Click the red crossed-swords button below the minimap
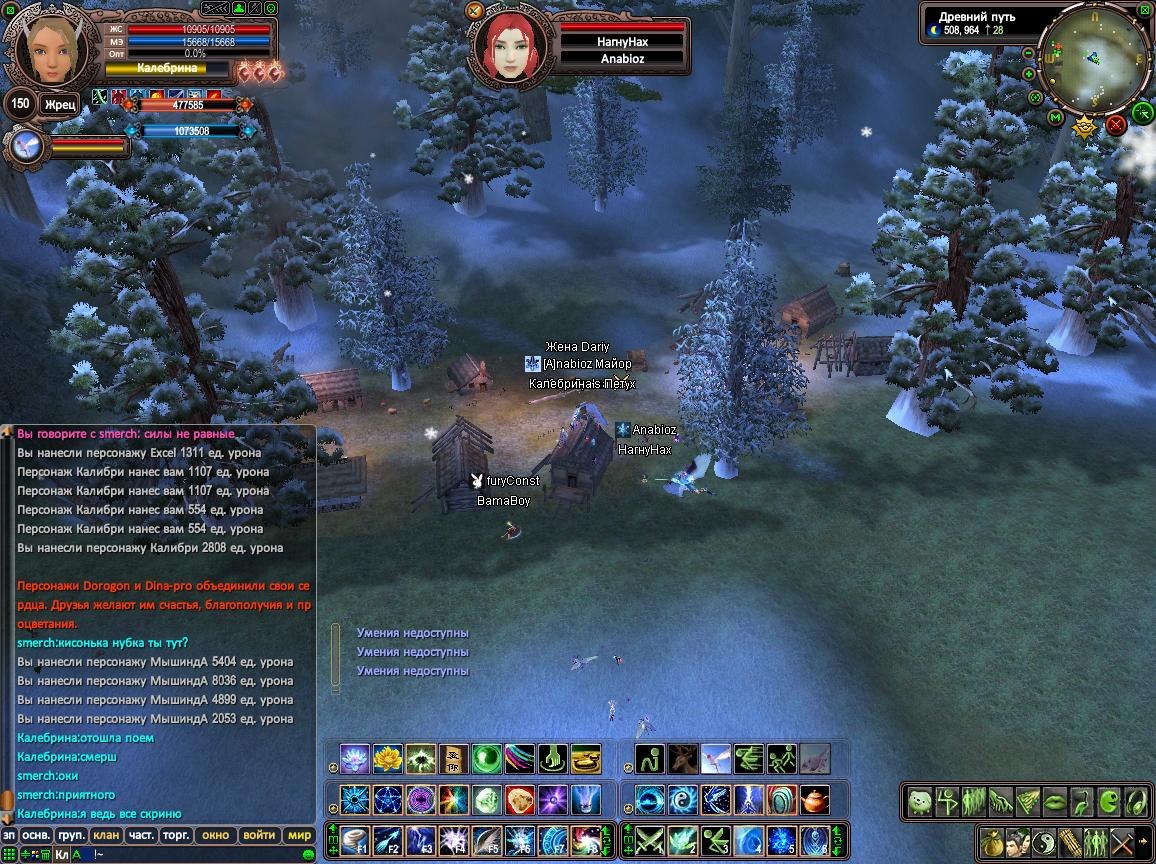This screenshot has width=1156, height=864. click(x=1115, y=125)
